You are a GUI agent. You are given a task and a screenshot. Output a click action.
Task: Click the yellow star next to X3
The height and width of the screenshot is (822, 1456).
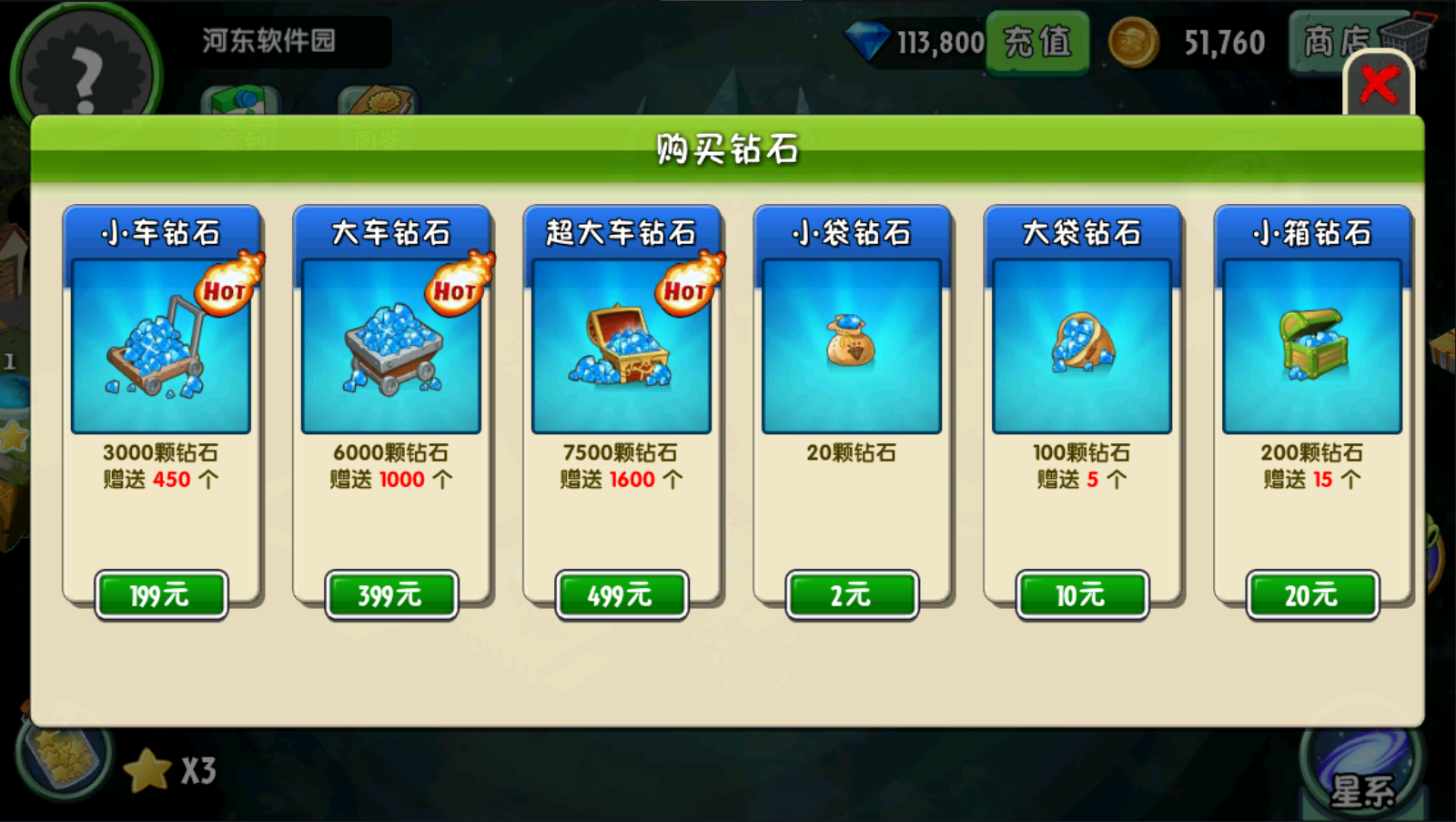pyautogui.click(x=146, y=769)
